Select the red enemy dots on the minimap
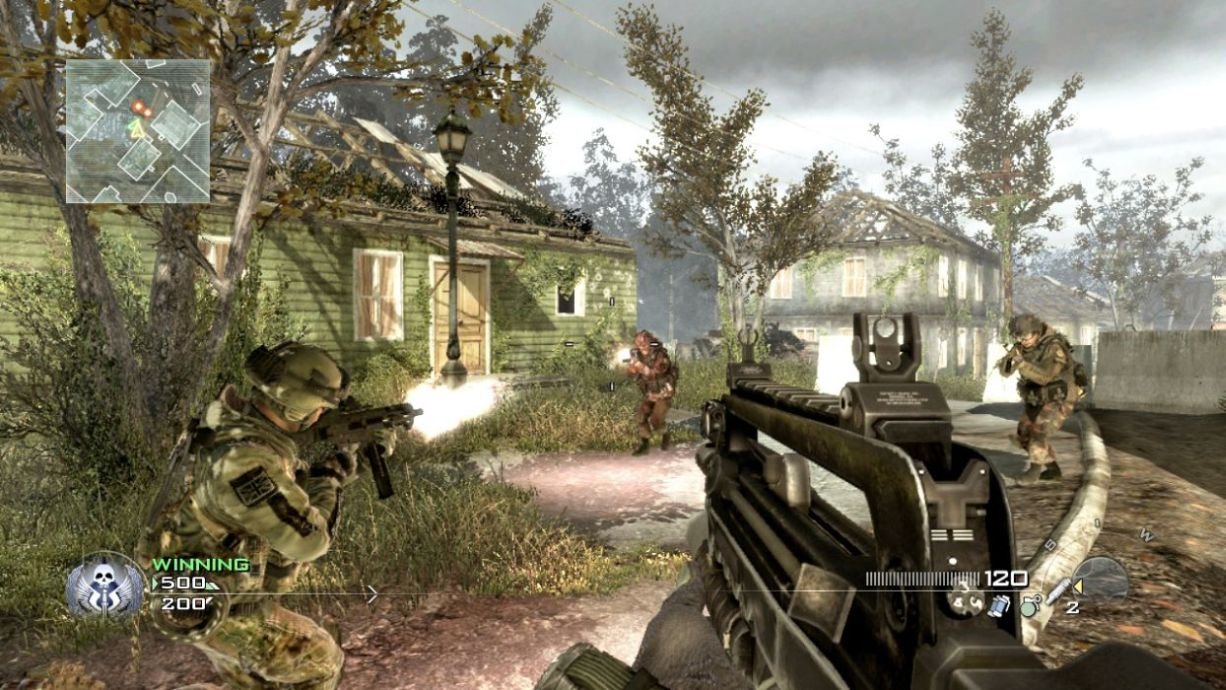Viewport: 1226px width, 690px height. [x=142, y=108]
